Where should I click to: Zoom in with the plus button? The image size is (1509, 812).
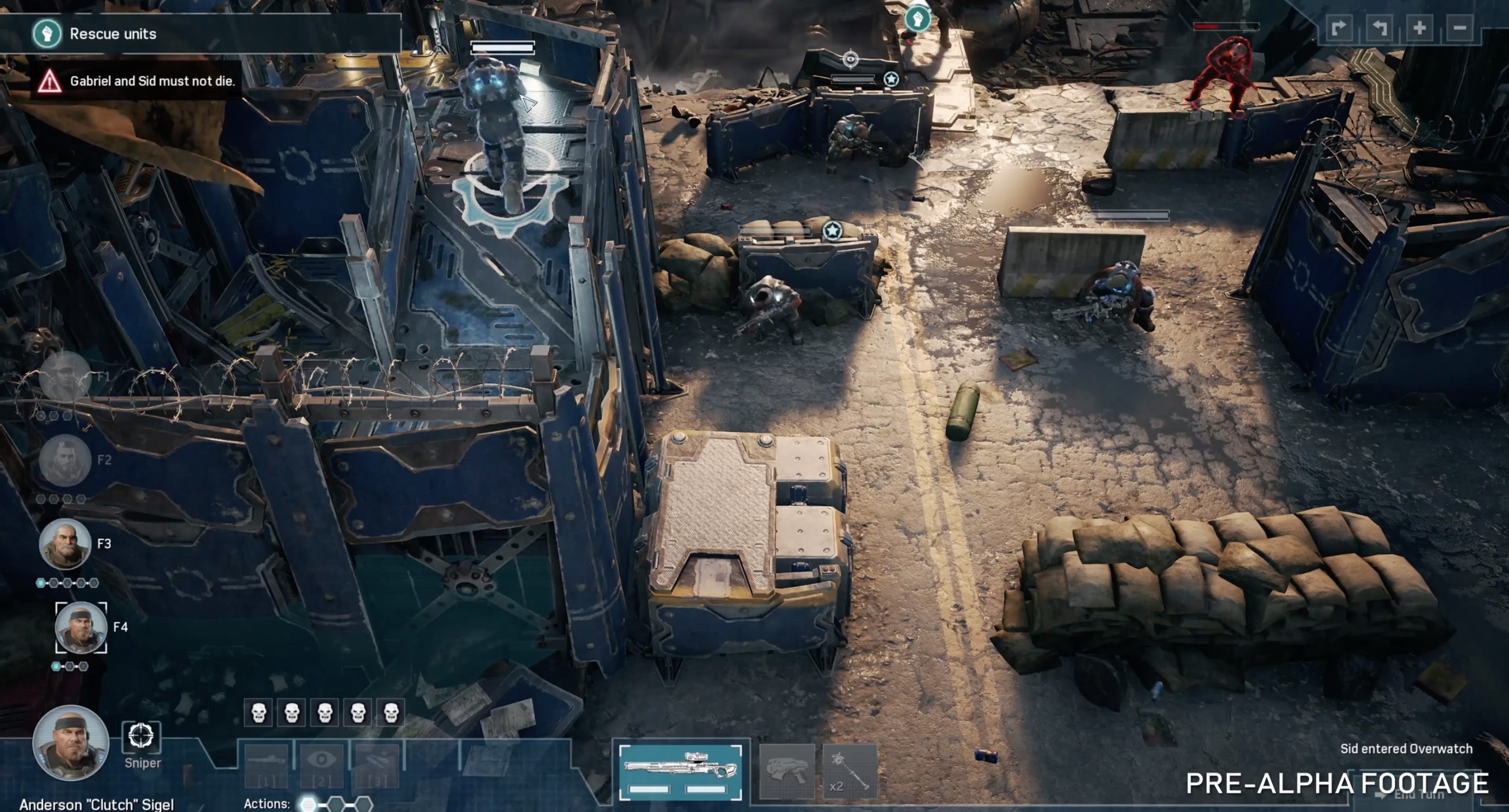1419,28
